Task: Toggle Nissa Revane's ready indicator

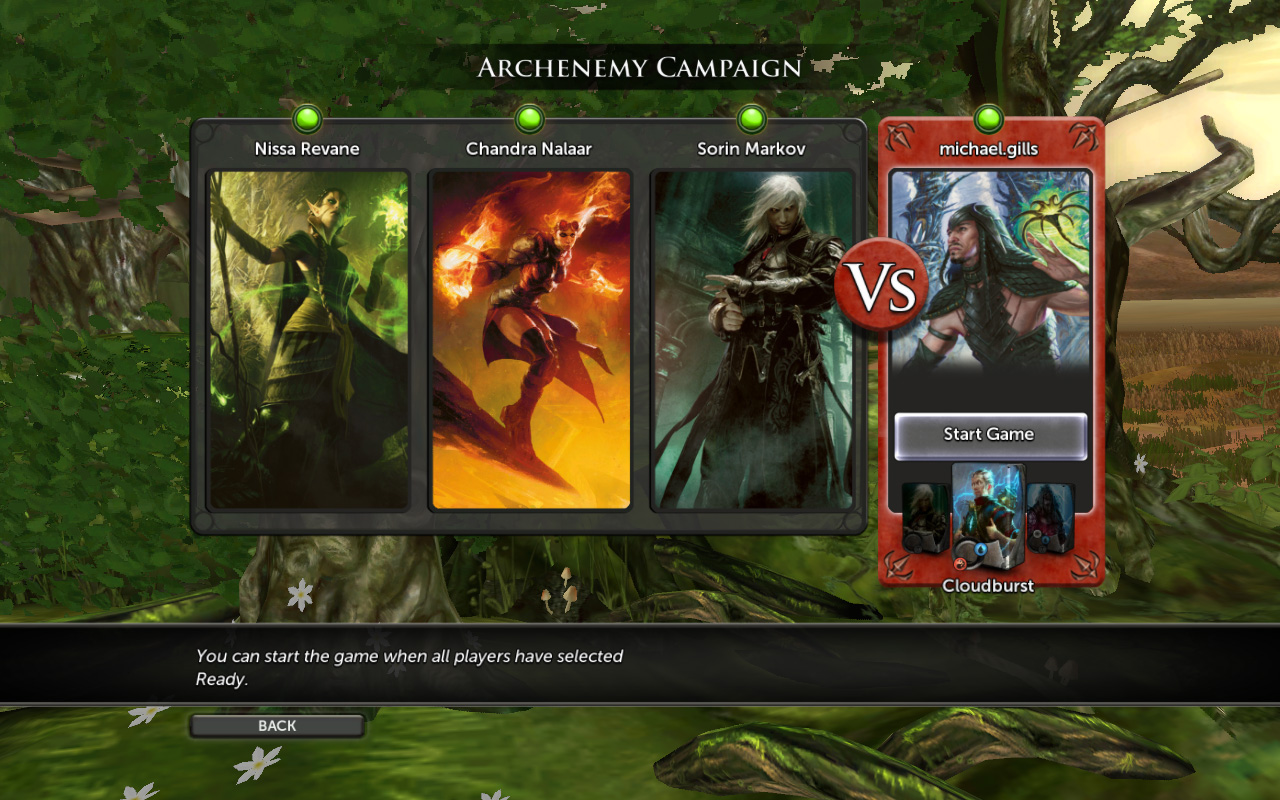Action: [307, 117]
